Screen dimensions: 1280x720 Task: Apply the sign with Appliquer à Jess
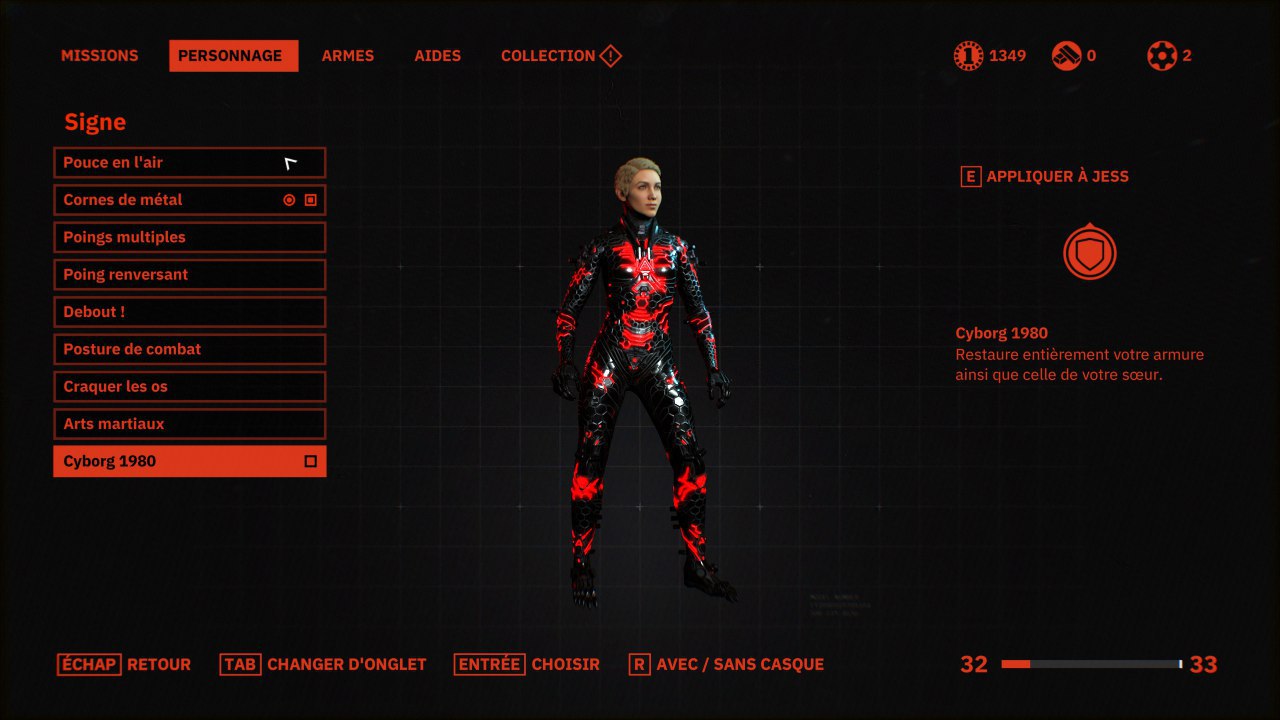(1044, 177)
